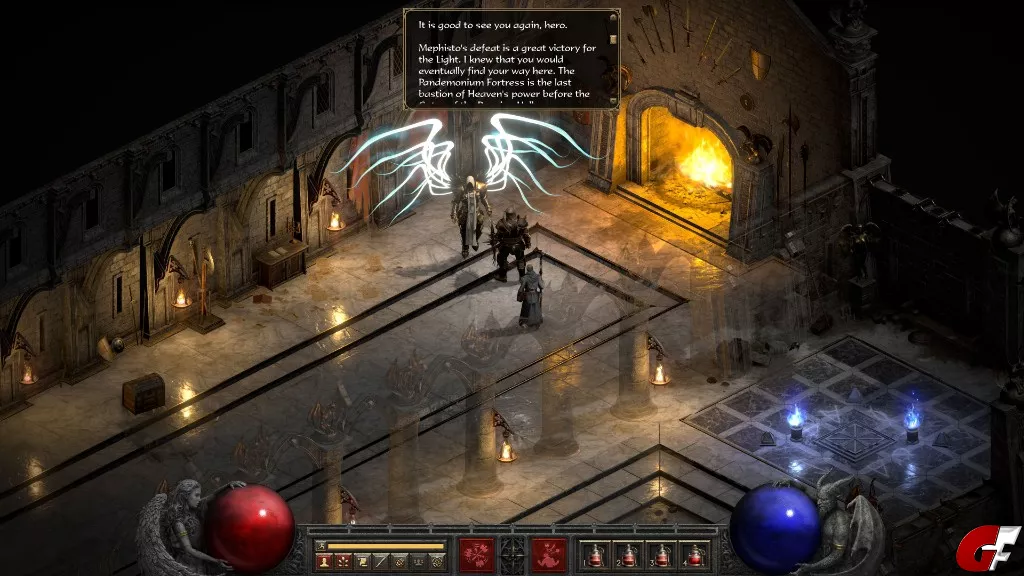Viewport: 1024px width, 576px height.
Task: Select the left-click skill icon with crossed weapons
Action: [x=477, y=554]
